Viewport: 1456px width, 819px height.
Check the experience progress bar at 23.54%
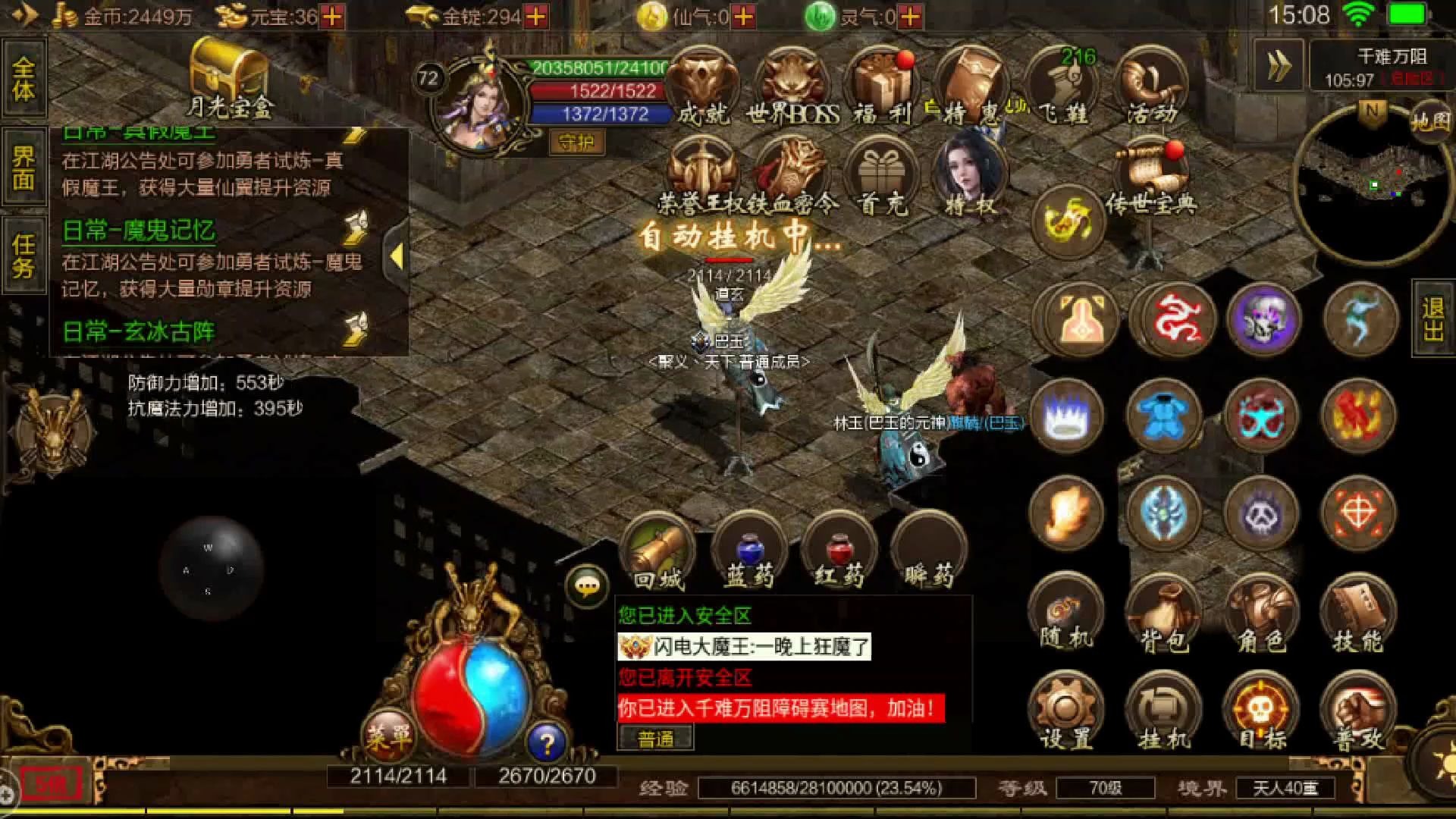click(834, 787)
